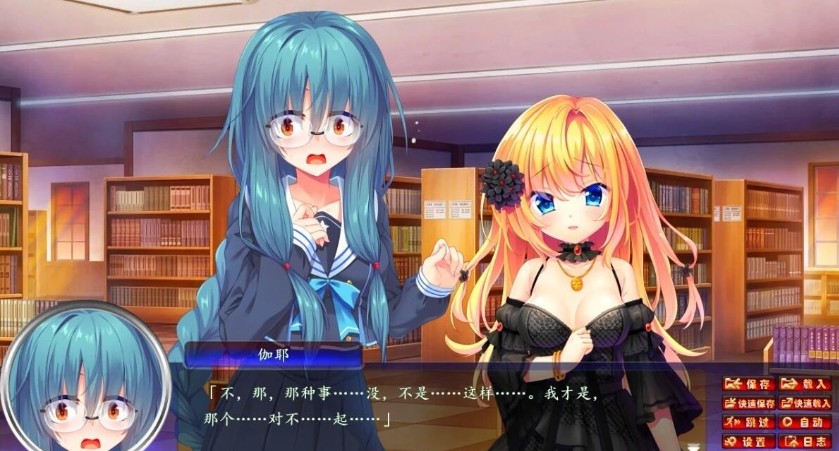Use 快速保存 (Quick Save)
839x451 pixels.
[x=749, y=403]
